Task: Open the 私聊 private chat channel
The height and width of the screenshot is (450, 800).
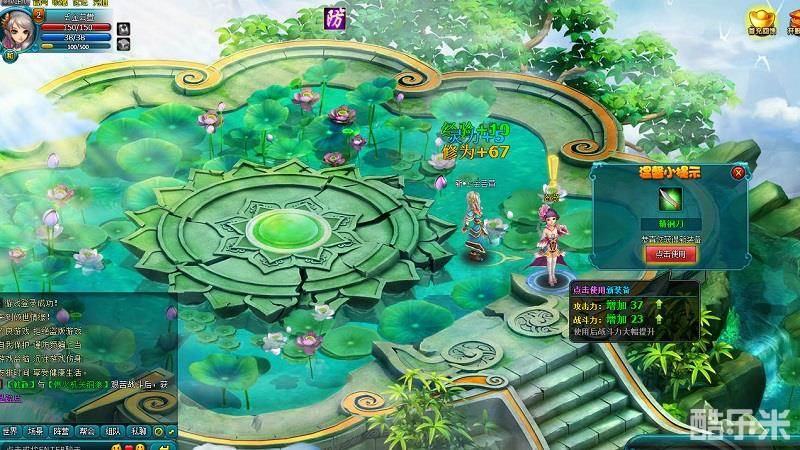Action: pos(139,431)
